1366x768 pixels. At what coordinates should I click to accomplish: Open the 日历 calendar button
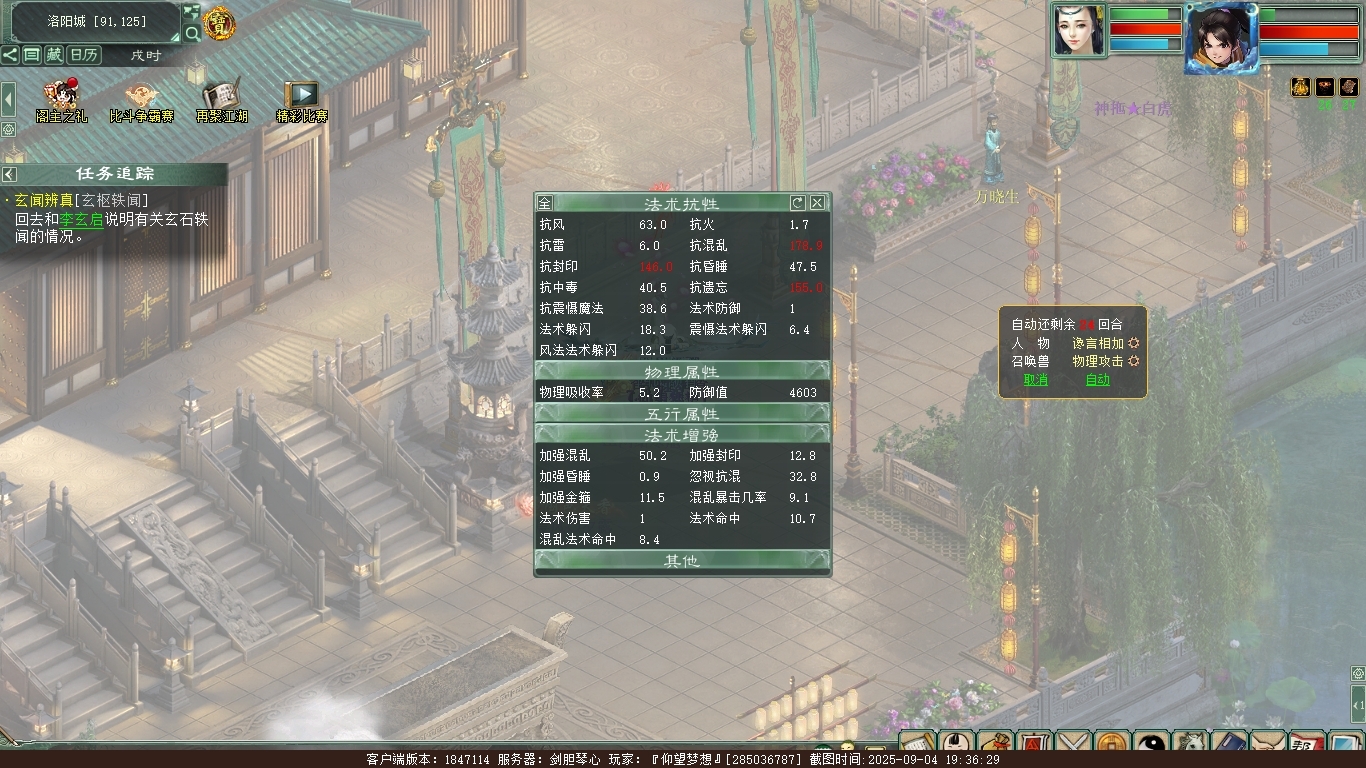pos(84,55)
